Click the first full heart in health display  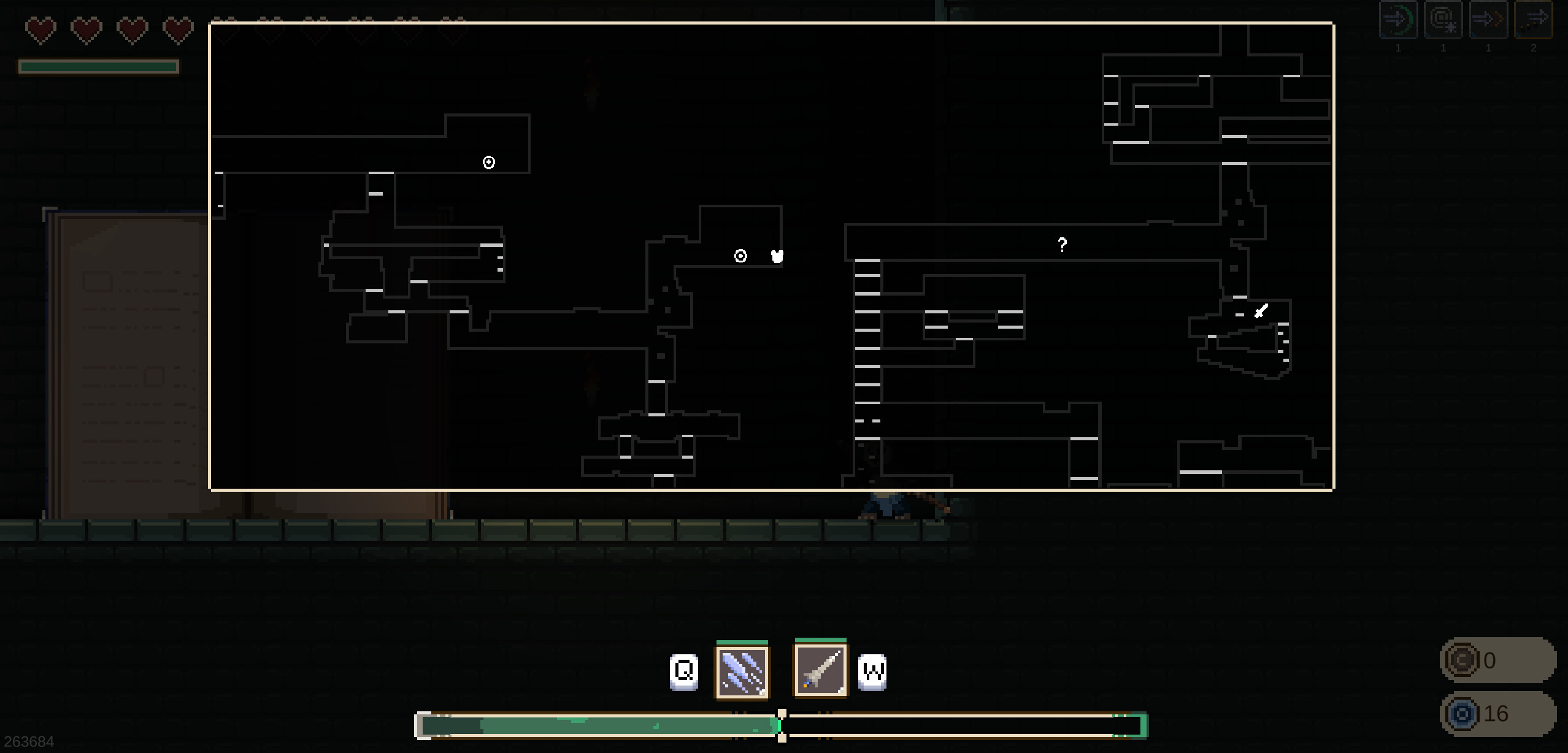[x=39, y=29]
